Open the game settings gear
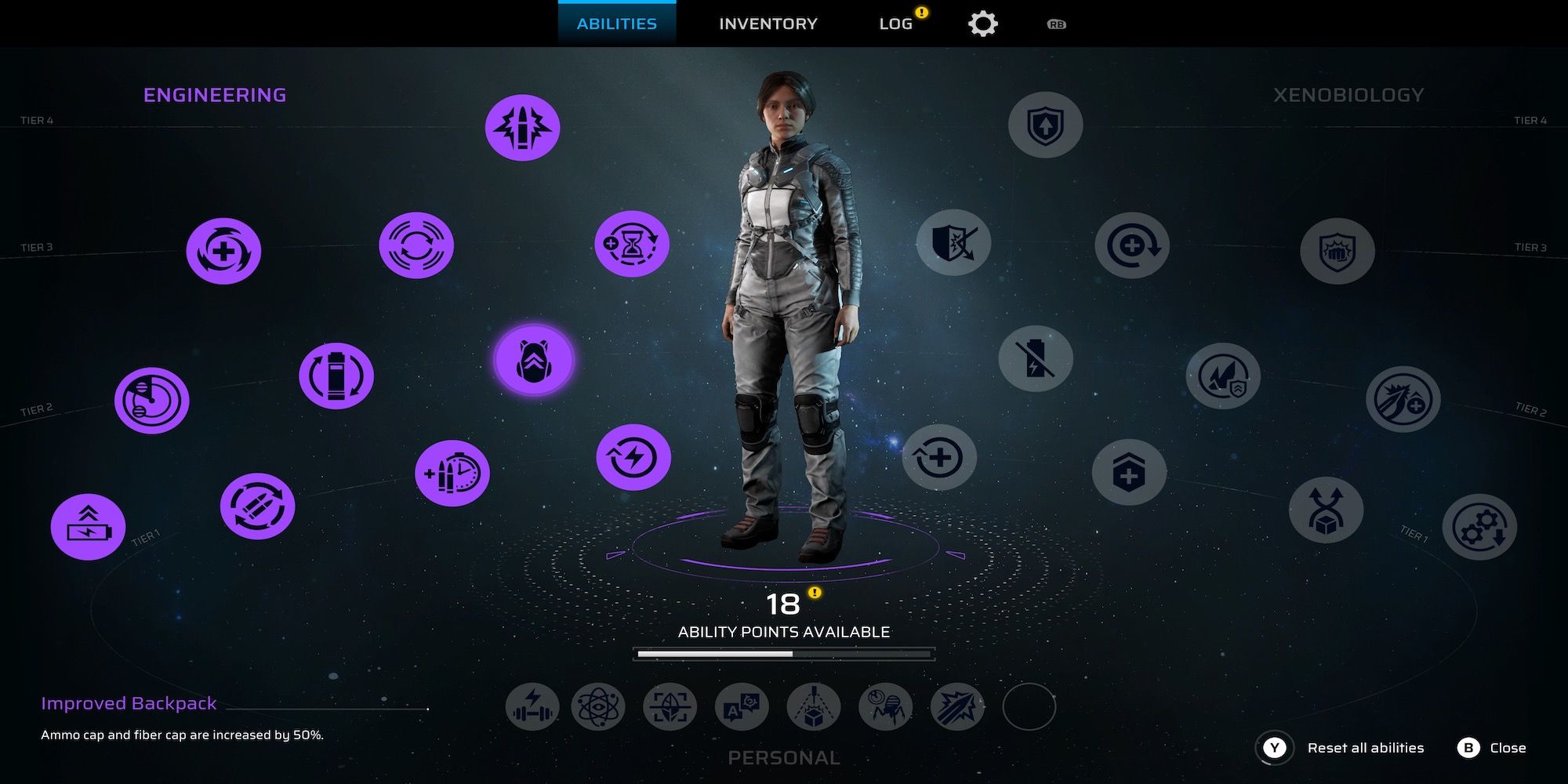The image size is (1568, 784). pyautogui.click(x=984, y=23)
